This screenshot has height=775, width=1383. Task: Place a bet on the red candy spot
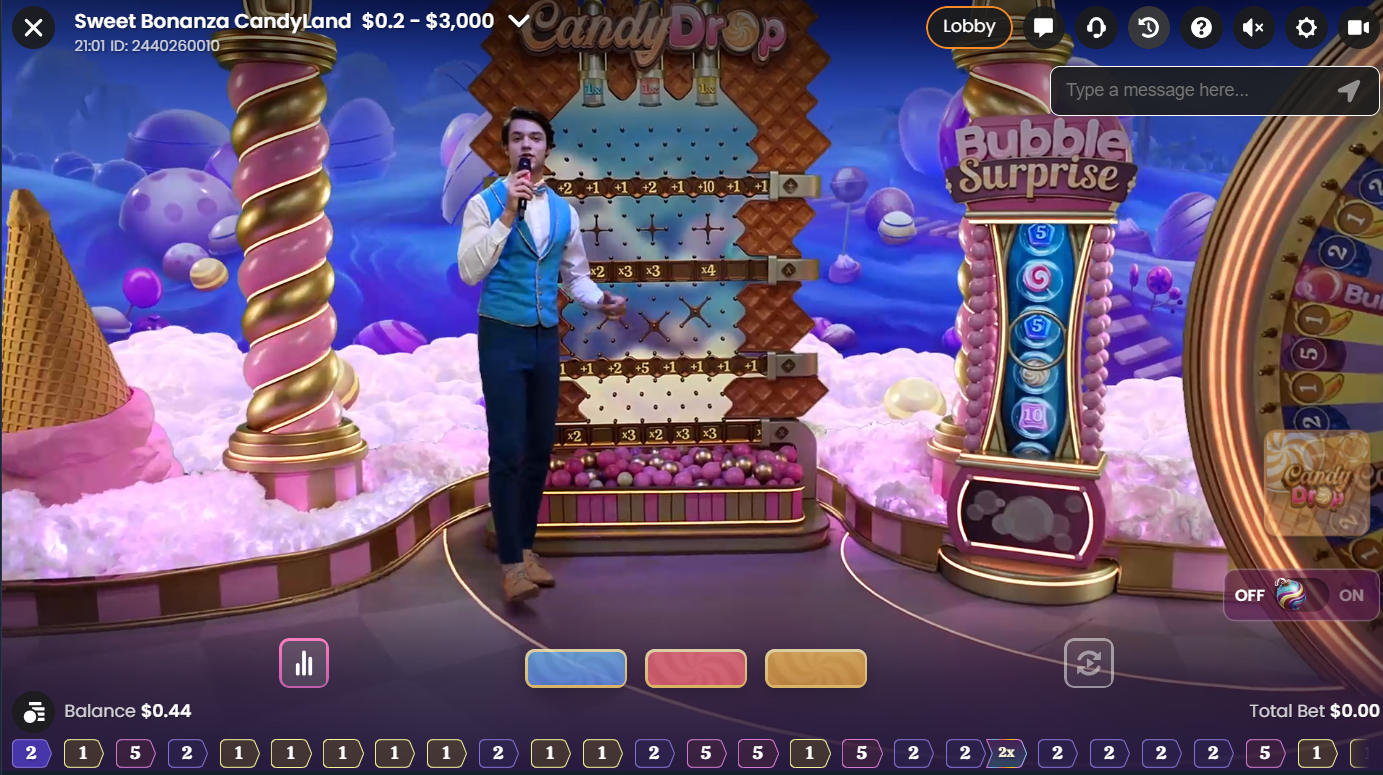pos(696,668)
